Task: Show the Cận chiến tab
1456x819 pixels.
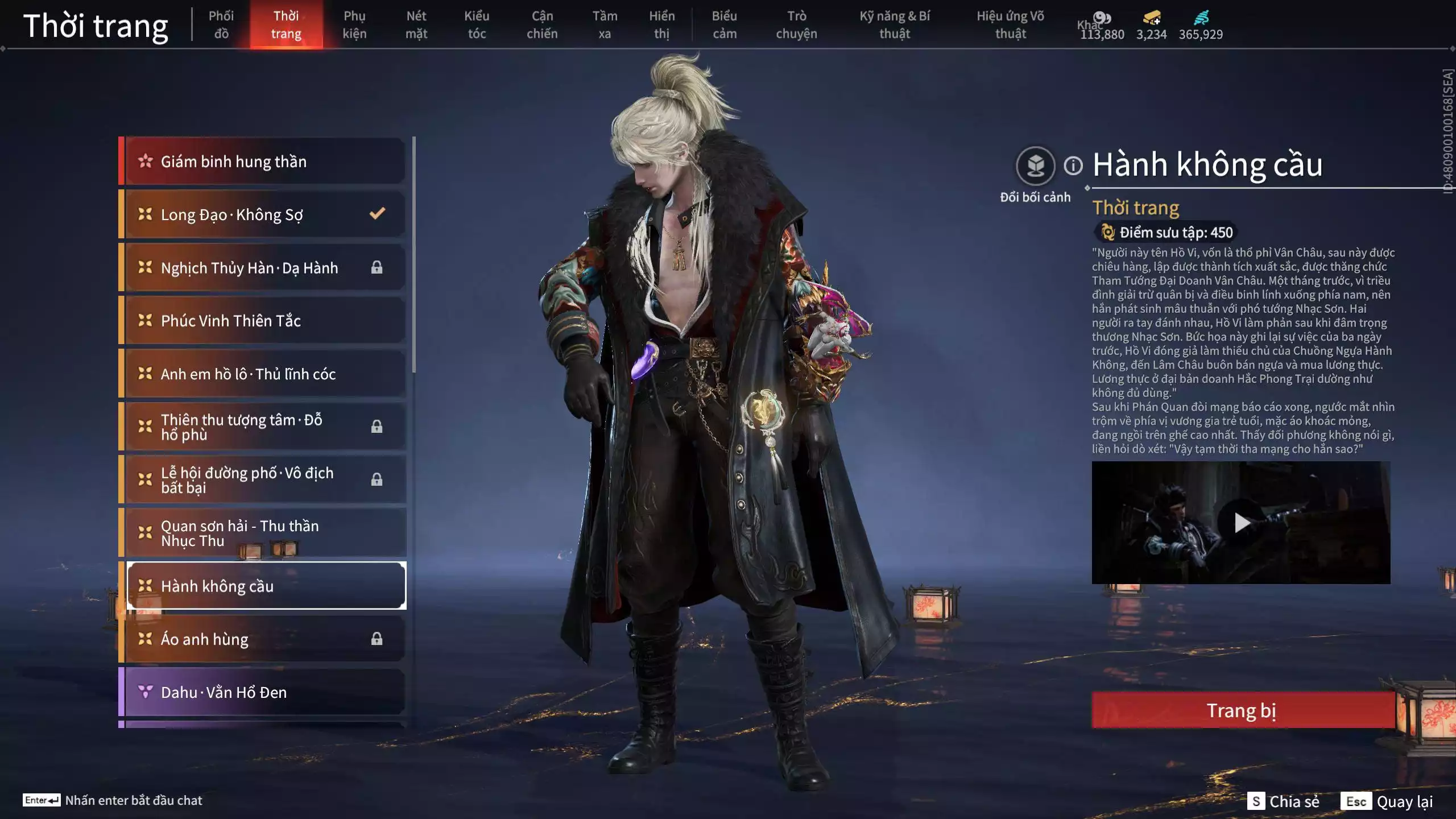Action: 542,24
